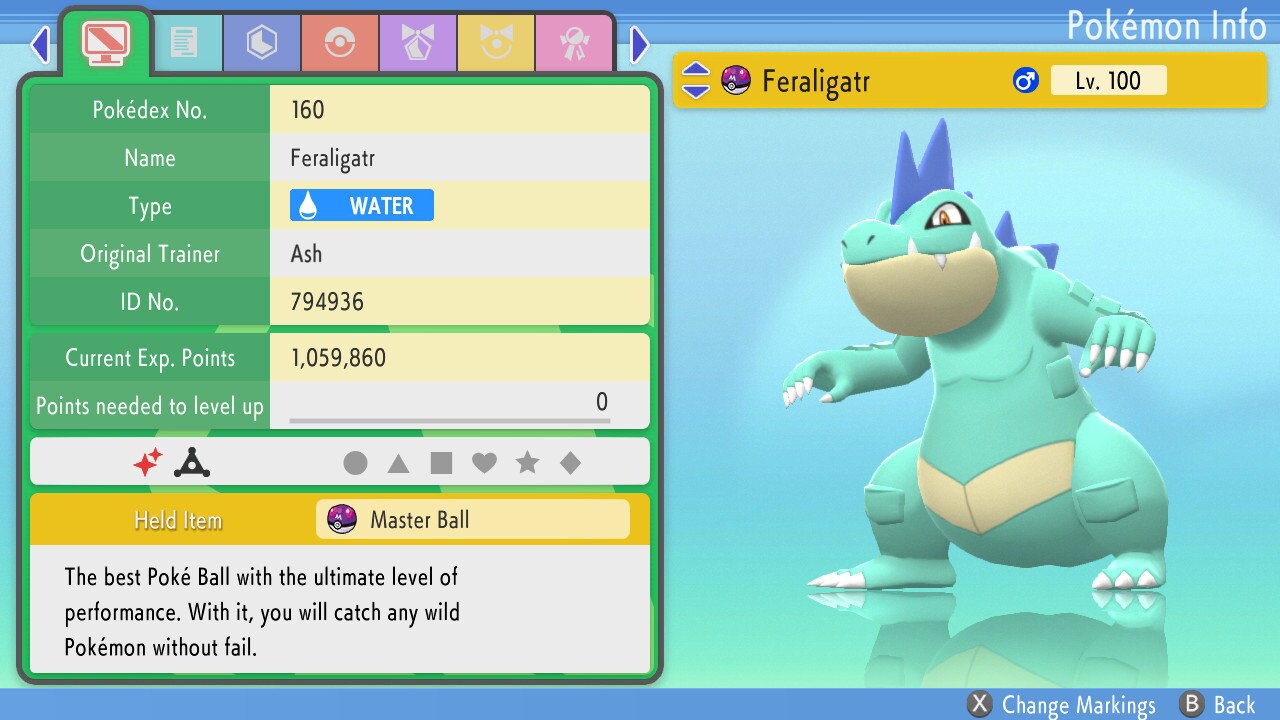The height and width of the screenshot is (720, 1280).
Task: Open the purple bow tab icon
Action: click(418, 43)
